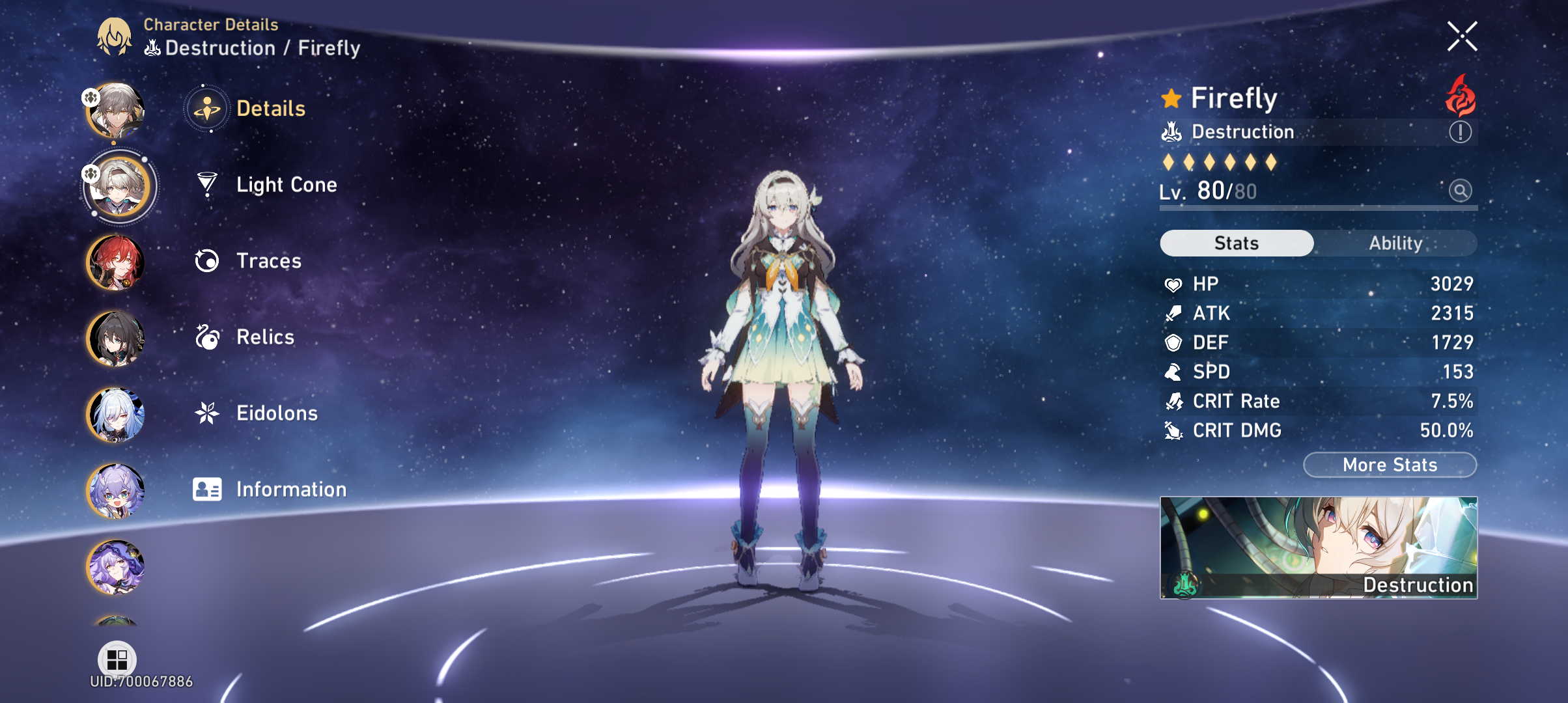Open the Information section

point(291,489)
